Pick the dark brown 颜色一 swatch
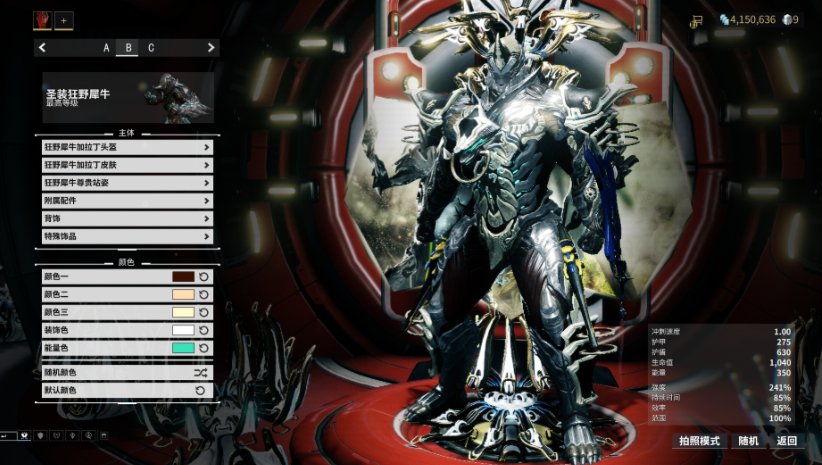Image resolution: width=822 pixels, height=465 pixels. click(x=183, y=276)
